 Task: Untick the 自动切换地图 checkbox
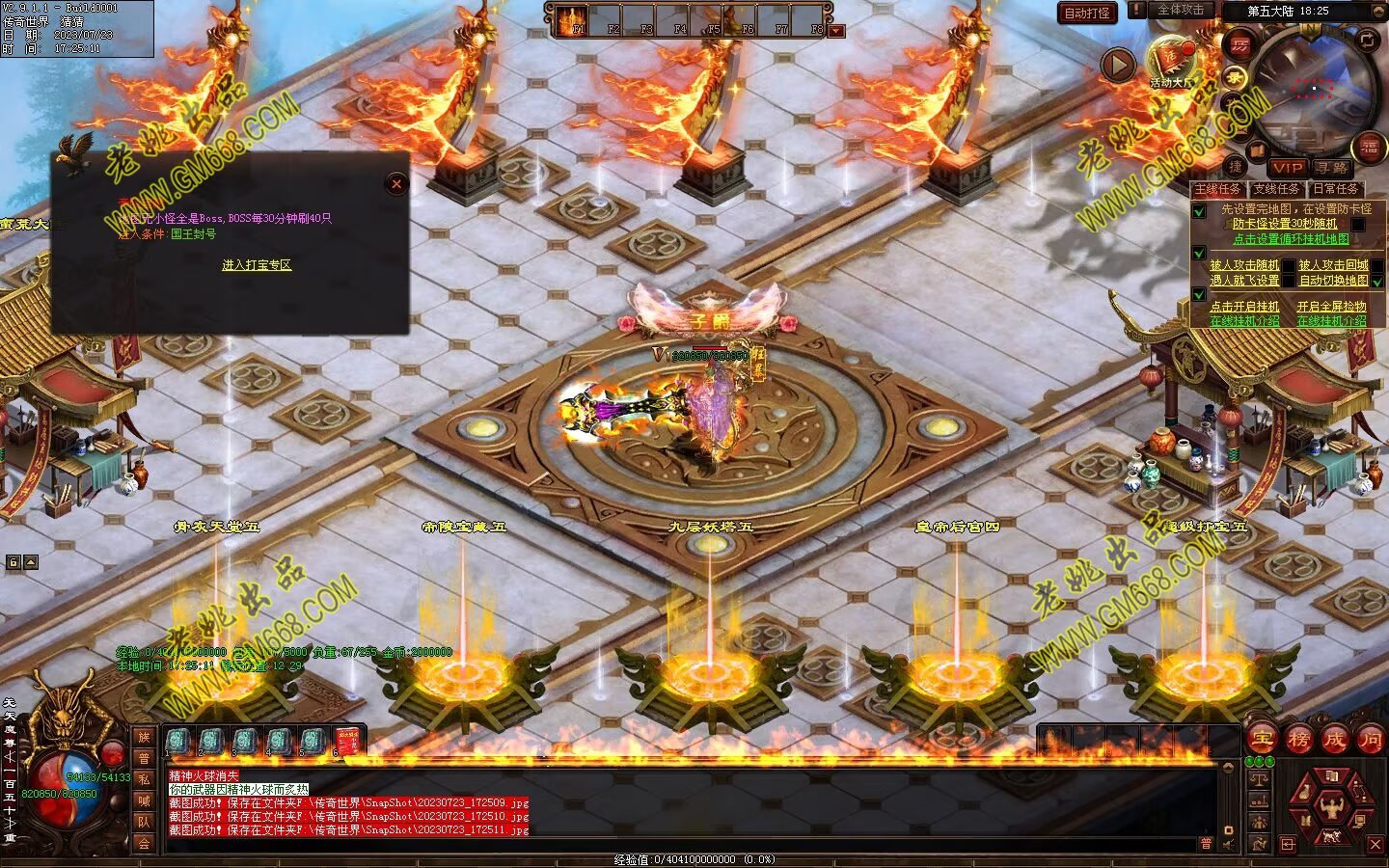tap(1376, 281)
